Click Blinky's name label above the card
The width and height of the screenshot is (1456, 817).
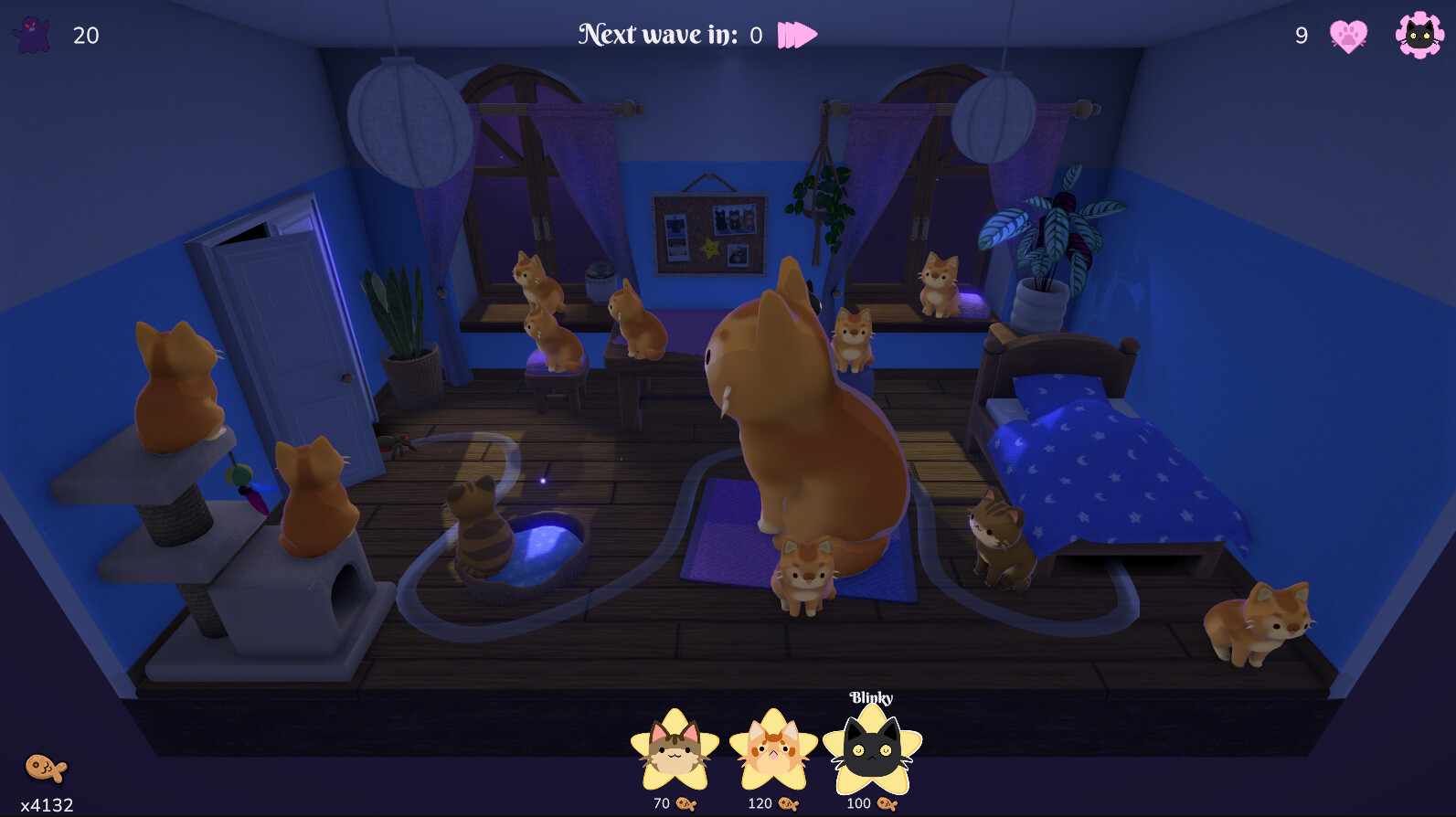[871, 697]
